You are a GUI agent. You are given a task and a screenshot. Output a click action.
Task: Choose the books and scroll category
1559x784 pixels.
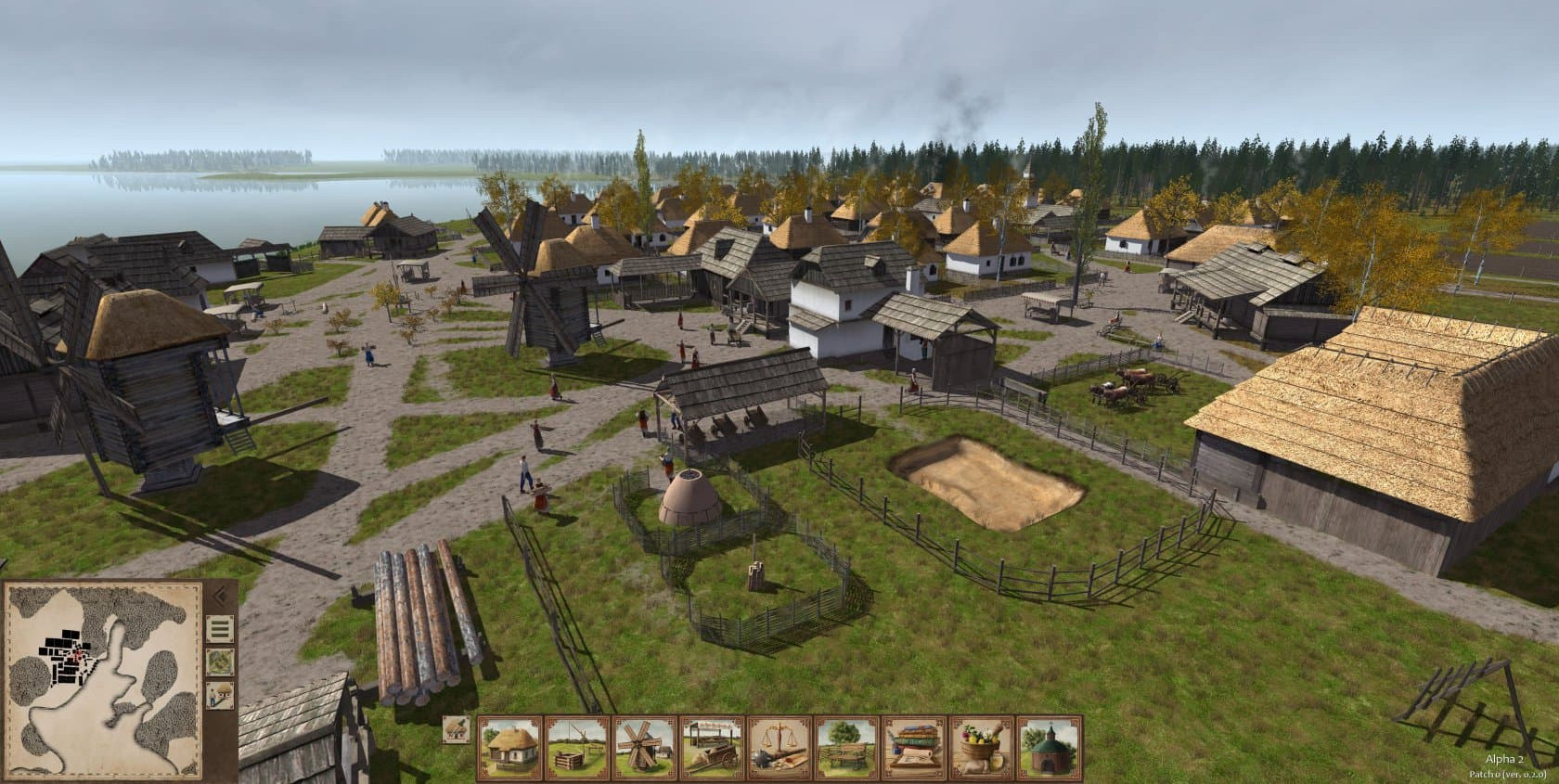pos(914,747)
